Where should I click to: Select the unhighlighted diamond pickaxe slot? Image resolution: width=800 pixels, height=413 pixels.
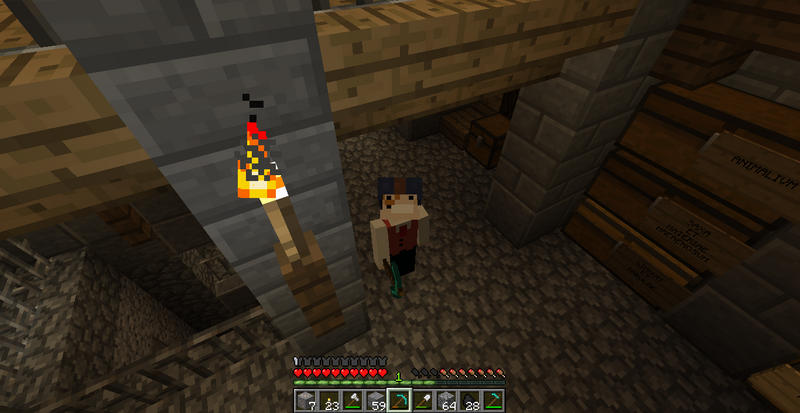pyautogui.click(x=494, y=401)
